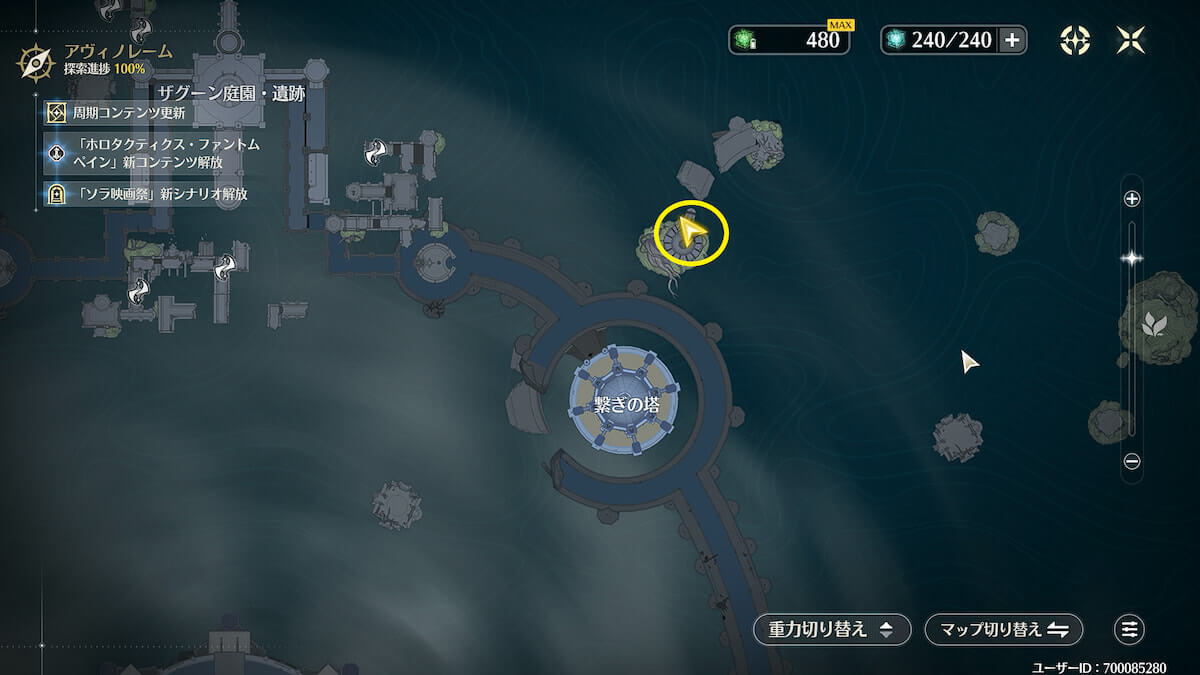
Task: Open アヴィノレーム exploration progress compass
Action: click(x=36, y=62)
